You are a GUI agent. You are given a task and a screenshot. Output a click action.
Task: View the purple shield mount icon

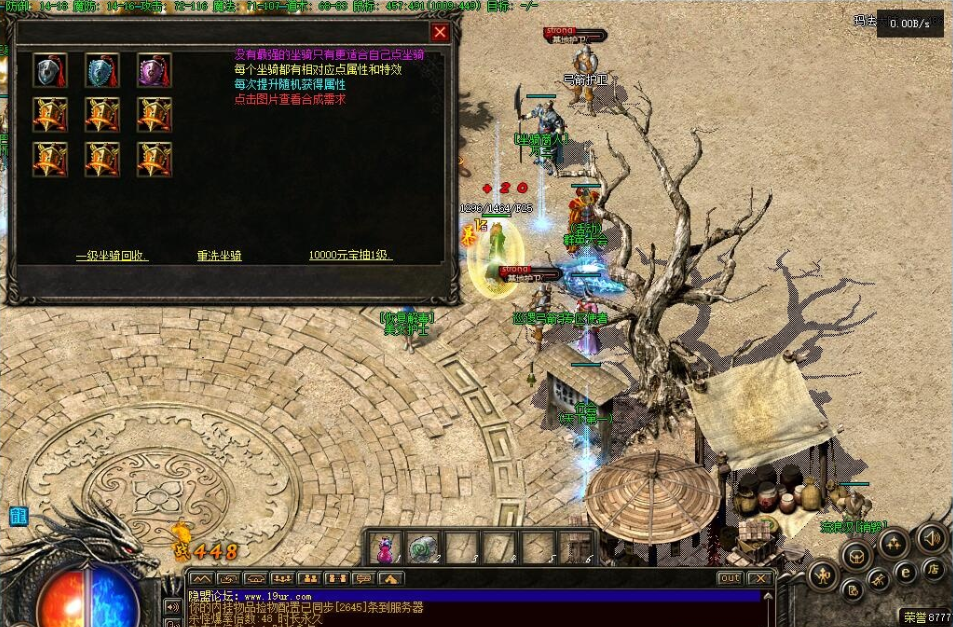click(154, 71)
